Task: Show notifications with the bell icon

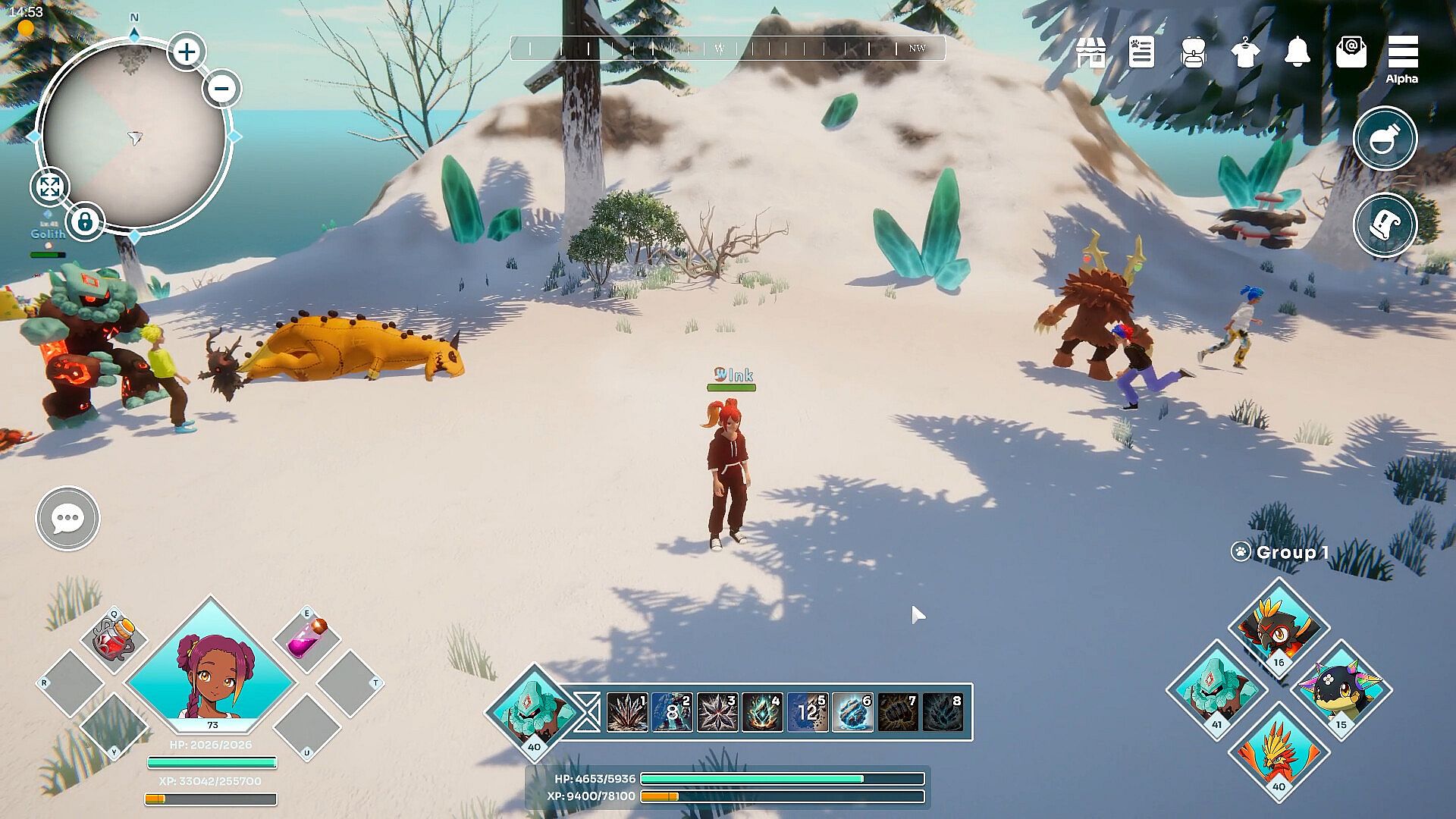Action: click(1298, 52)
